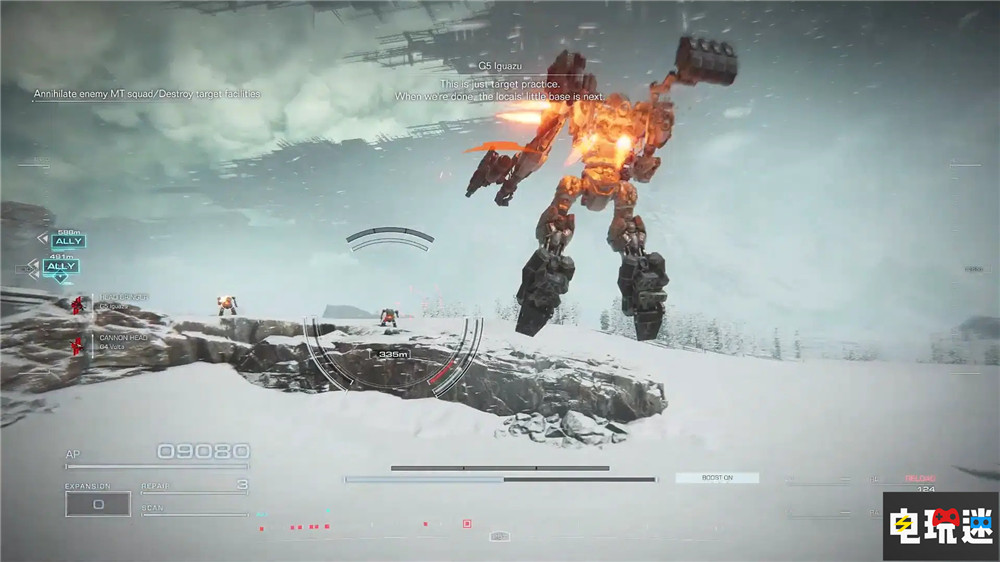This screenshot has width=1000, height=562.
Task: Click the 588m ALLY marker
Action: pyautogui.click(x=68, y=241)
